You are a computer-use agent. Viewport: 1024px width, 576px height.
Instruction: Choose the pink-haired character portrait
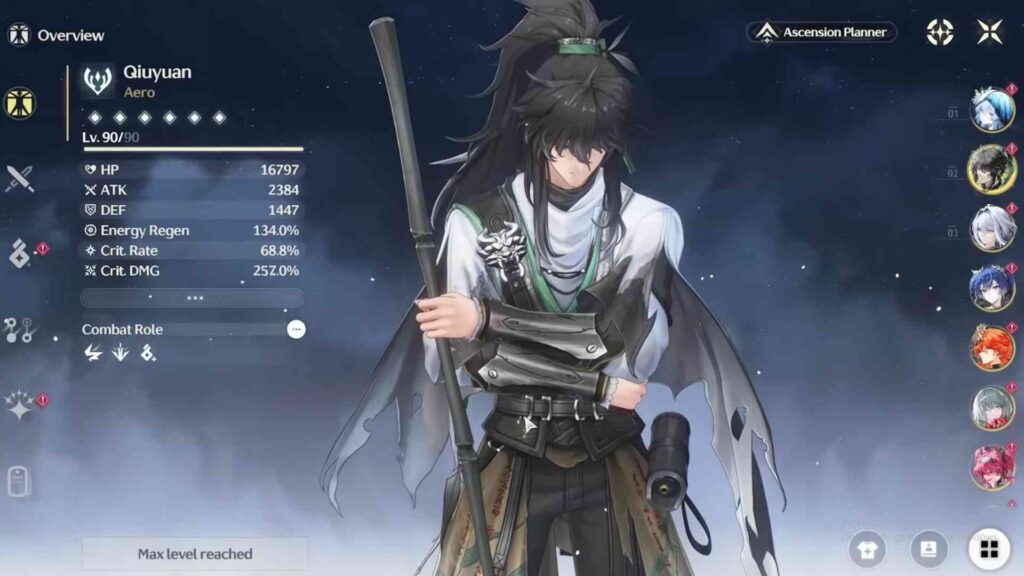(x=991, y=467)
